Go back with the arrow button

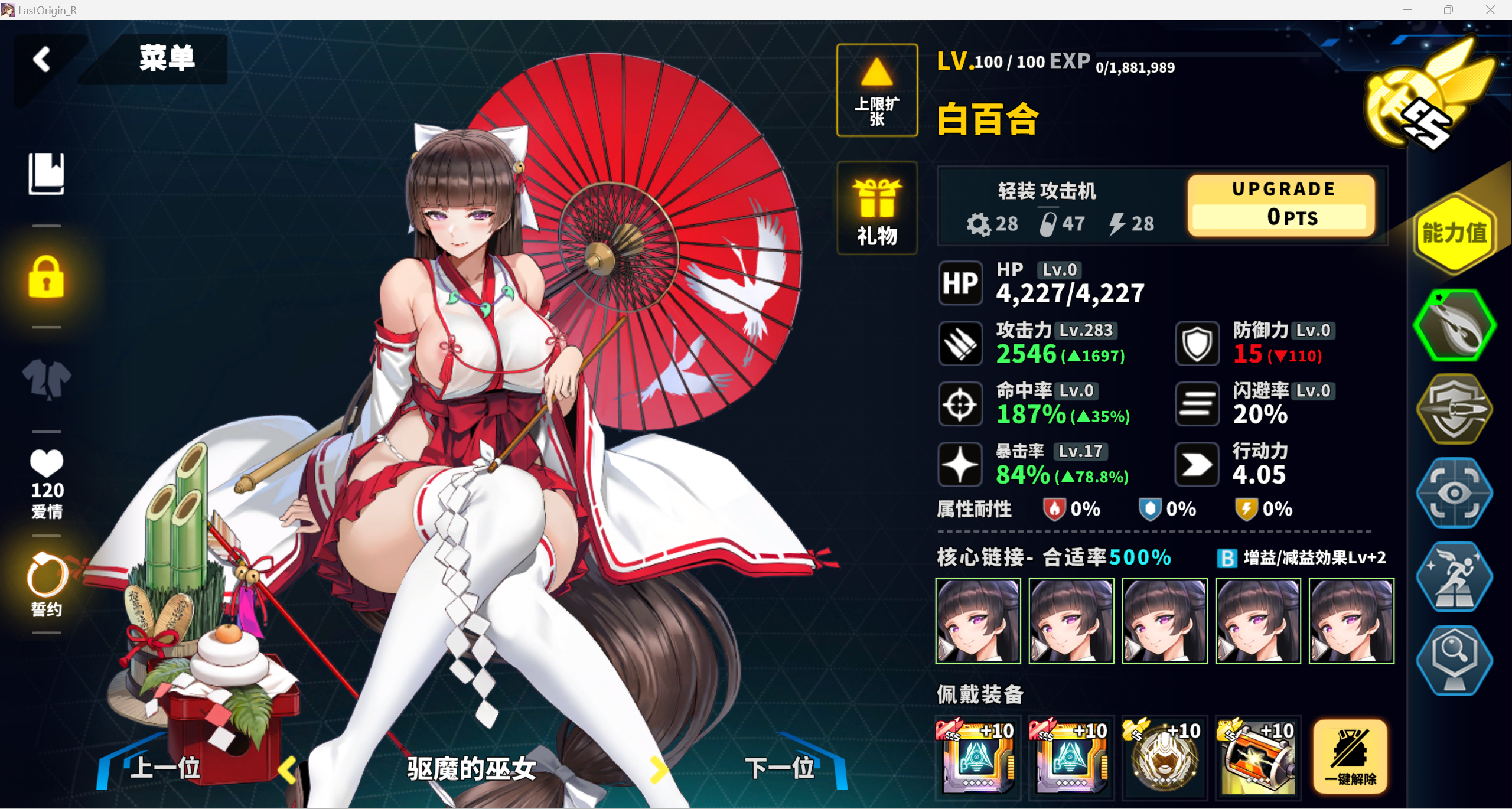[x=42, y=60]
